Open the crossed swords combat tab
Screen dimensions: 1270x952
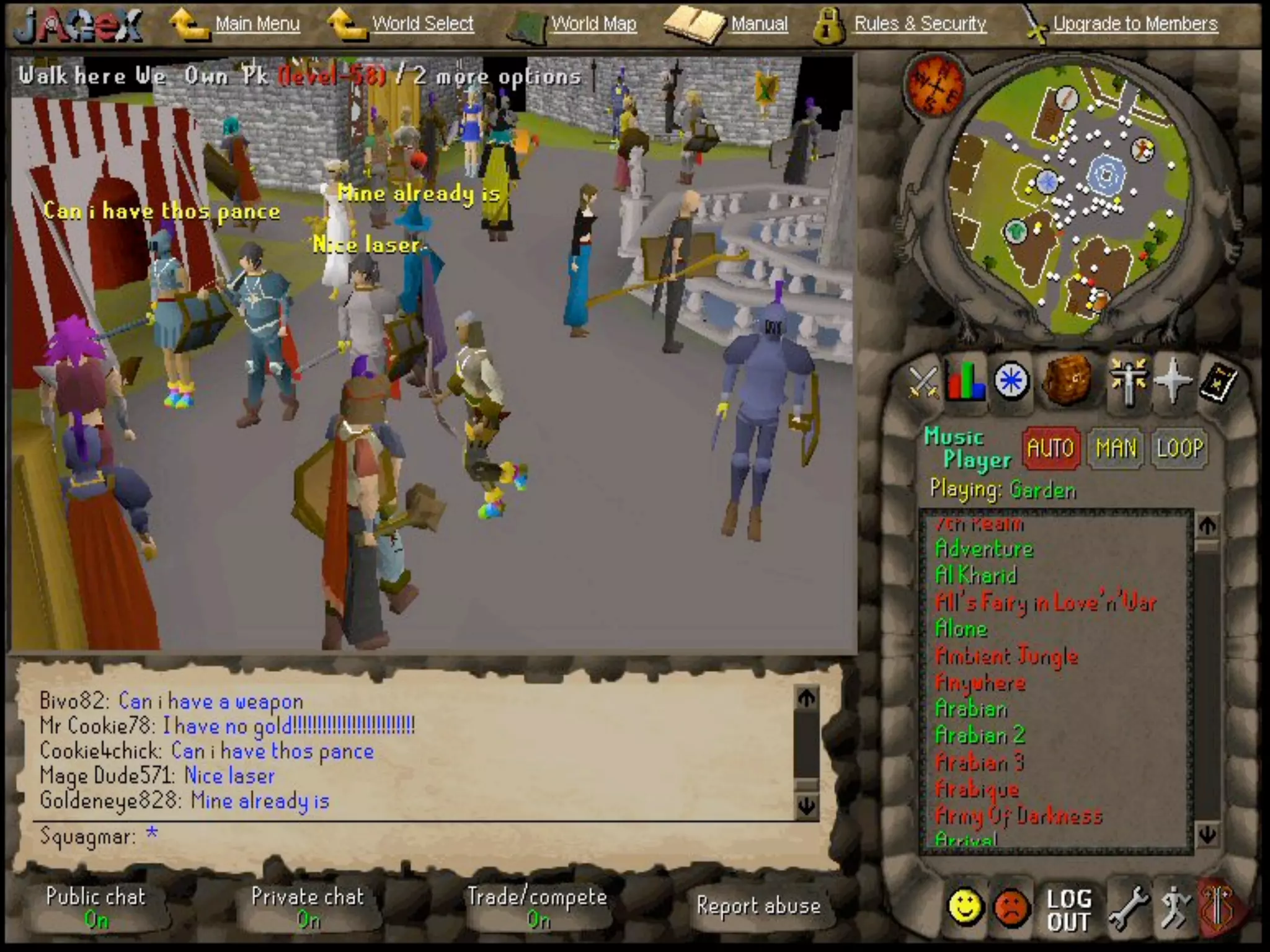[x=923, y=381]
